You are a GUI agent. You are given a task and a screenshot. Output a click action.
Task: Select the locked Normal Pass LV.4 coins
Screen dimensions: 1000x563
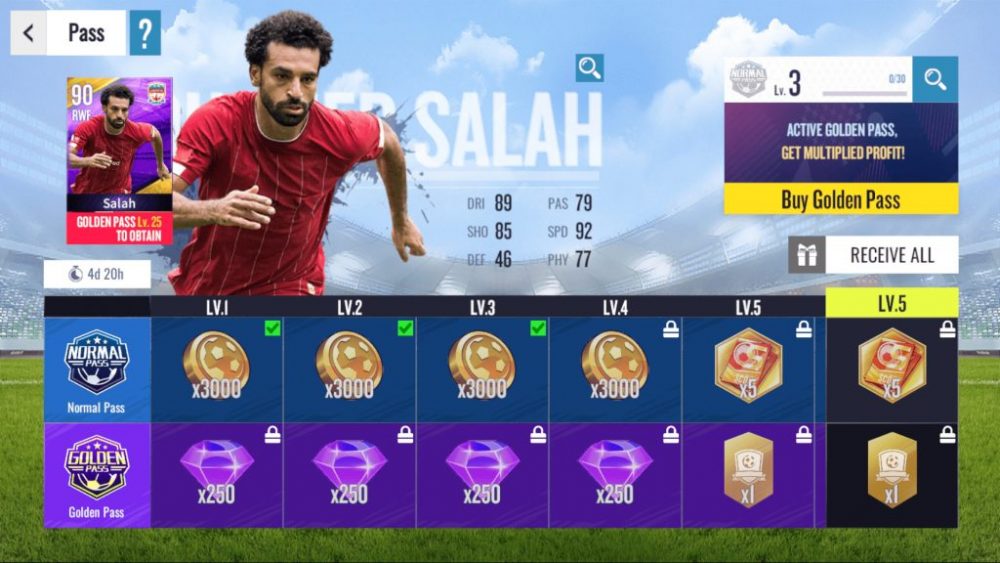[x=615, y=369]
